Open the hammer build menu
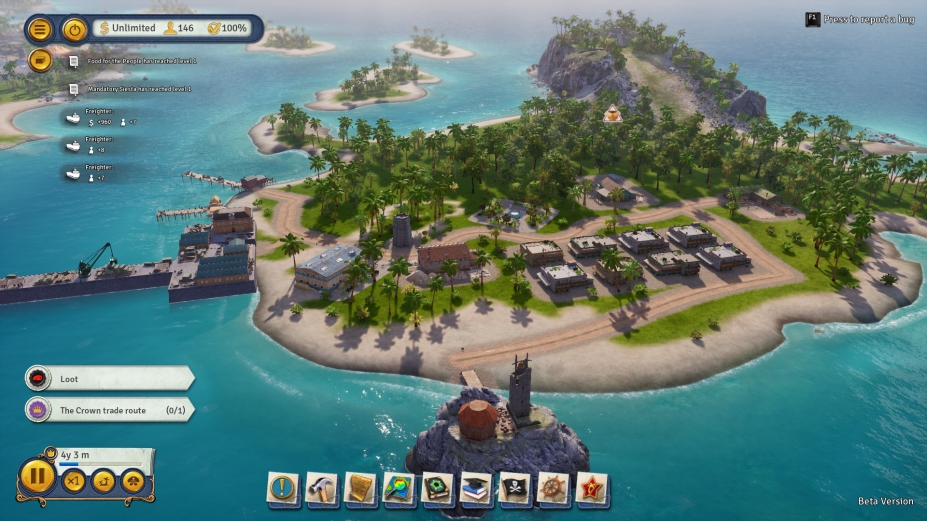Viewport: 927px width, 521px height. [x=322, y=489]
